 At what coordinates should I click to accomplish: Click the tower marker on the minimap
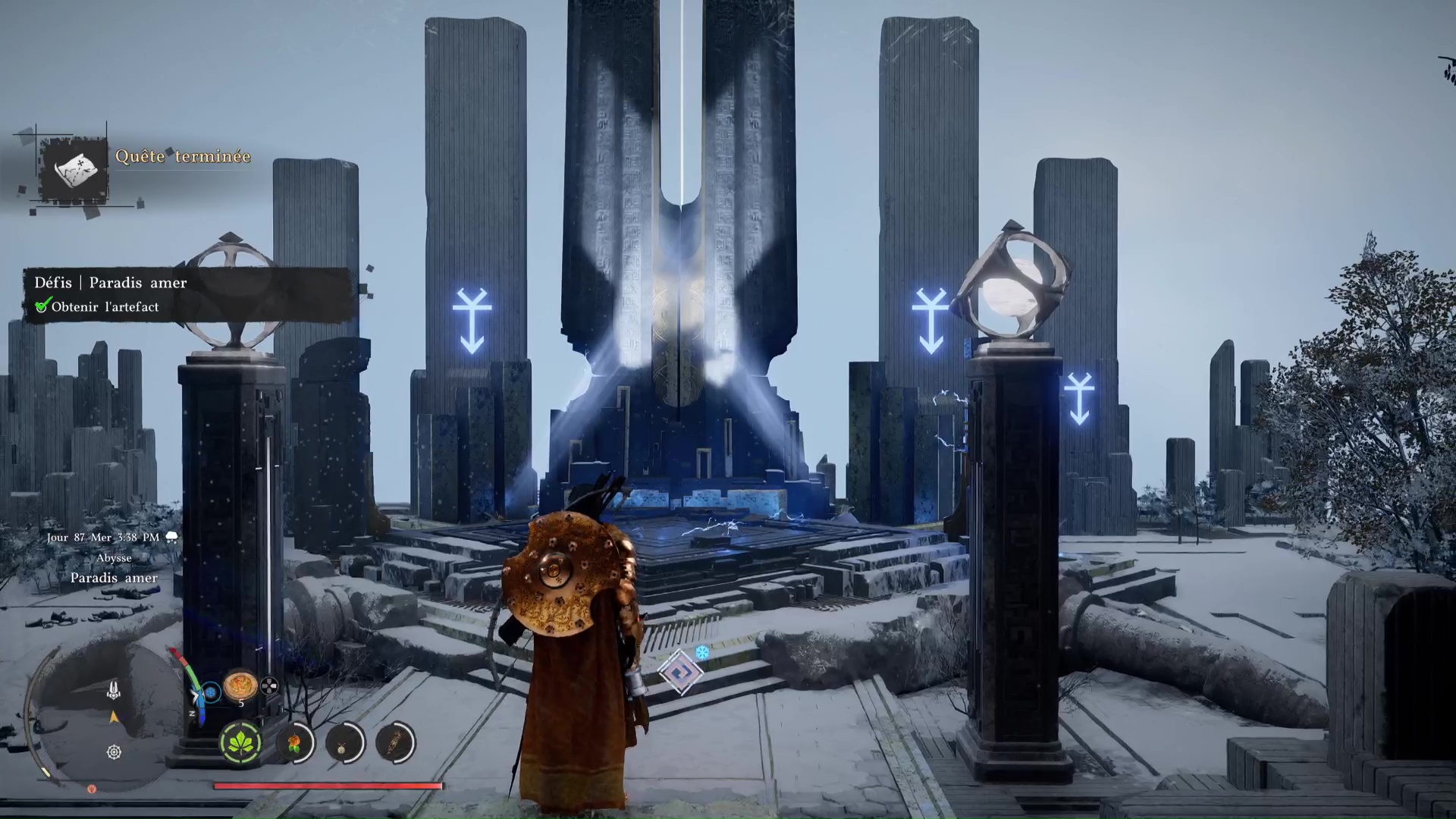[114, 689]
